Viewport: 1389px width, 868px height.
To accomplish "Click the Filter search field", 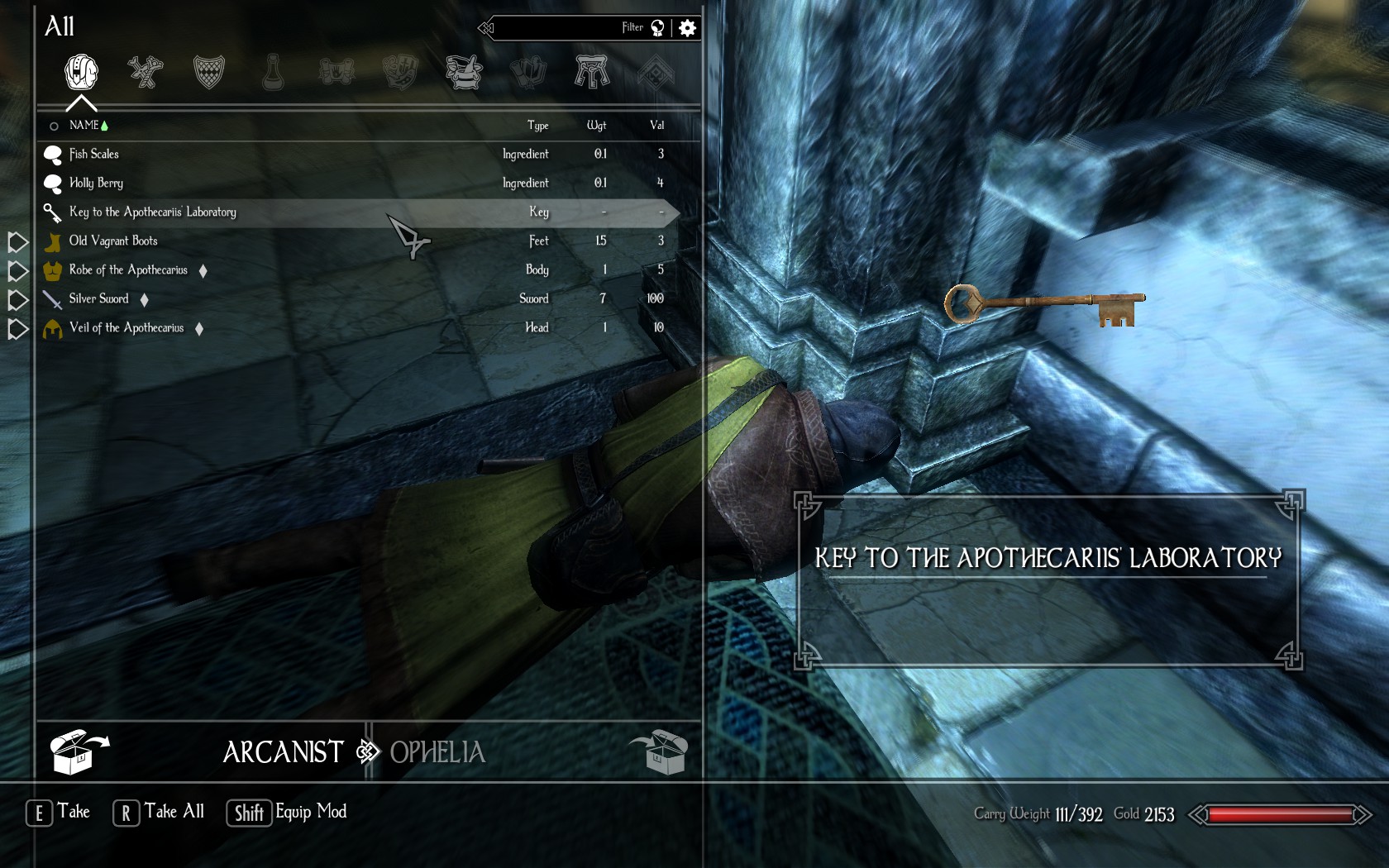I will (x=570, y=28).
